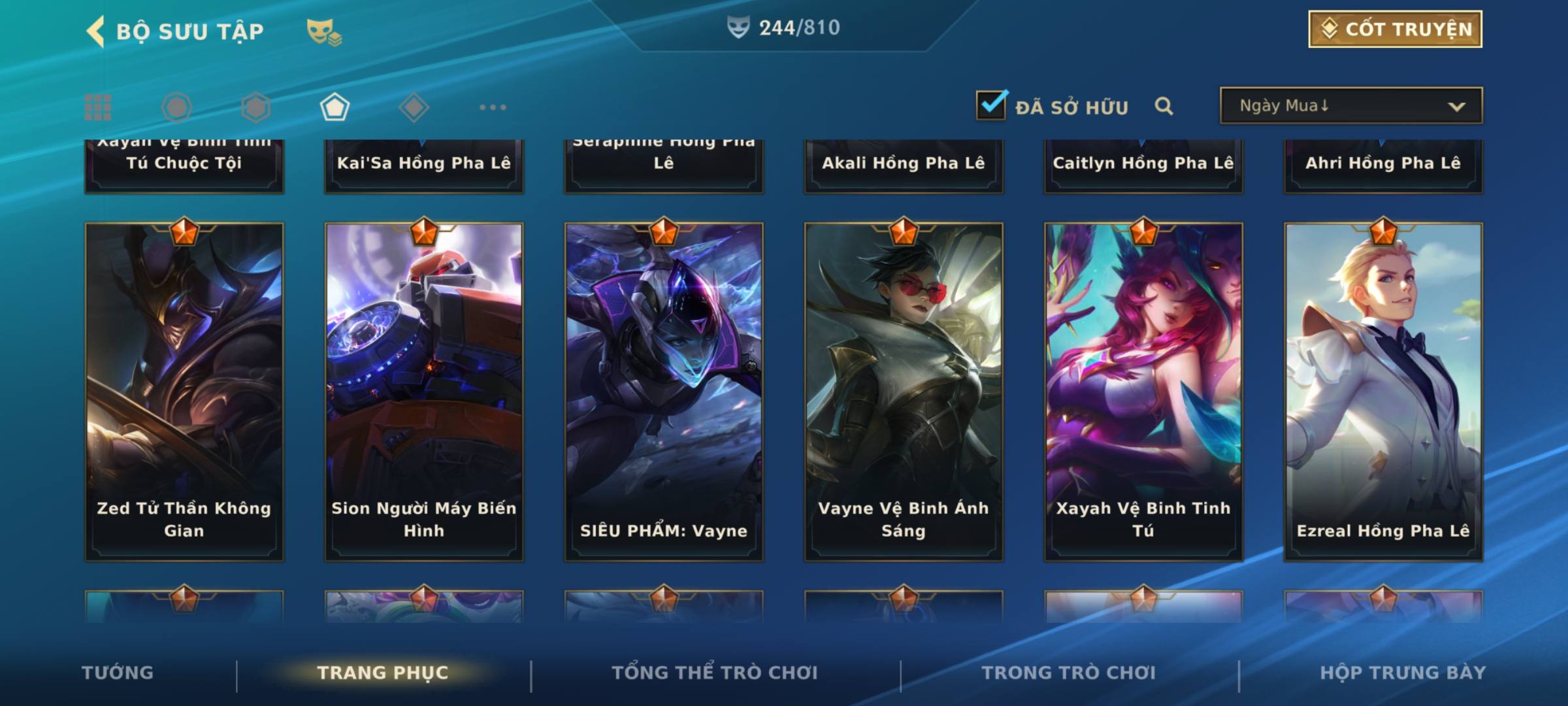The height and width of the screenshot is (706, 1568).
Task: Open the SIÊU PHẨM: Vayne skin card
Action: click(x=664, y=392)
